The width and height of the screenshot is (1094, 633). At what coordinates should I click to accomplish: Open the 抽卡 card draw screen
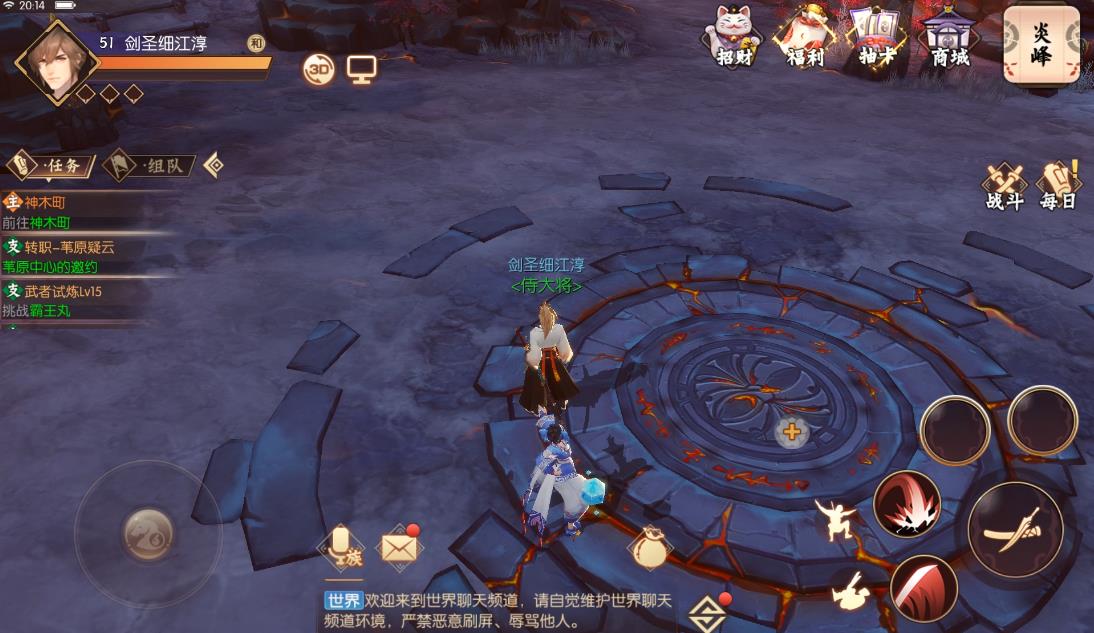[x=876, y=36]
